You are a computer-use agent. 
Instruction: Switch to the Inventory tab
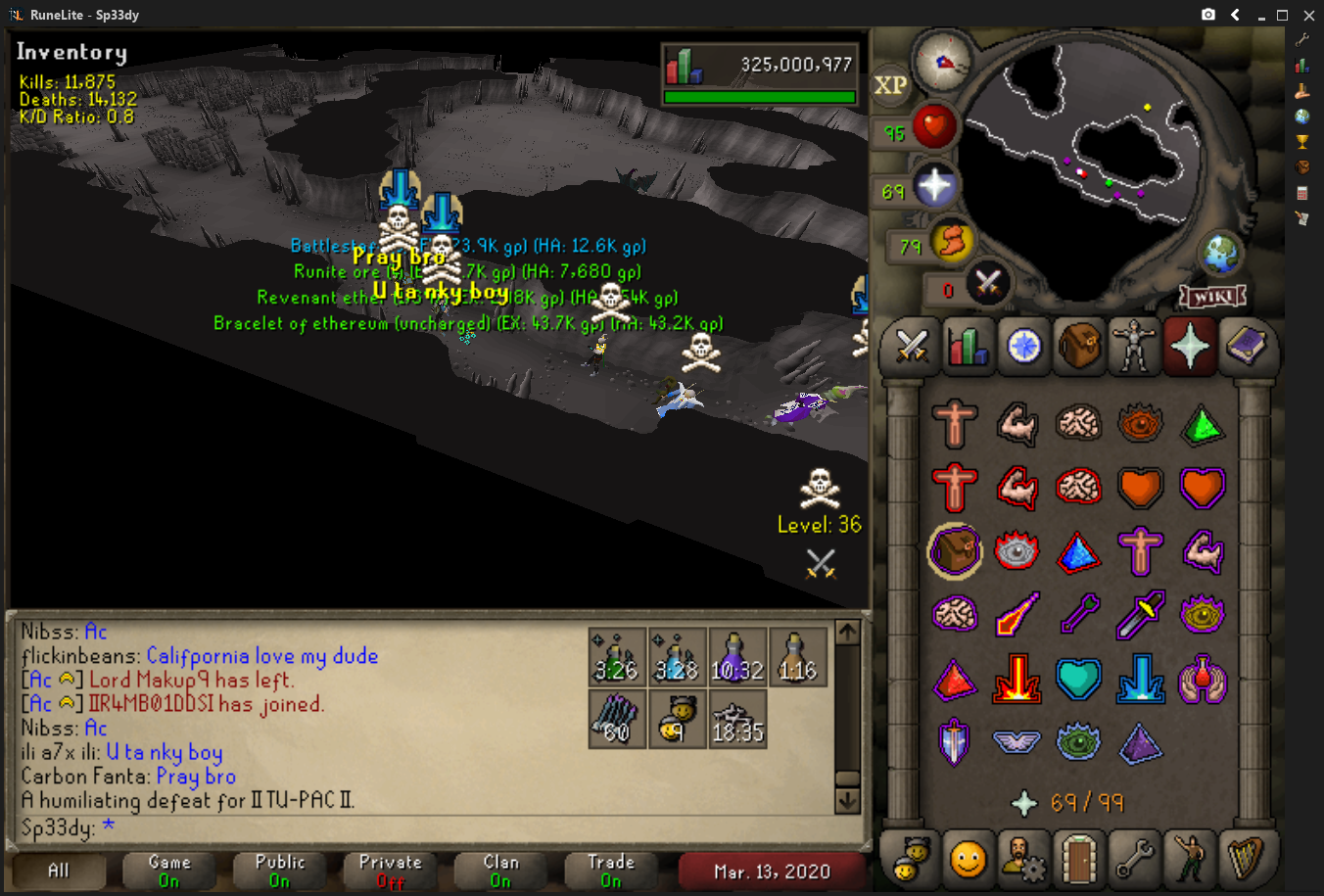coord(1078,346)
